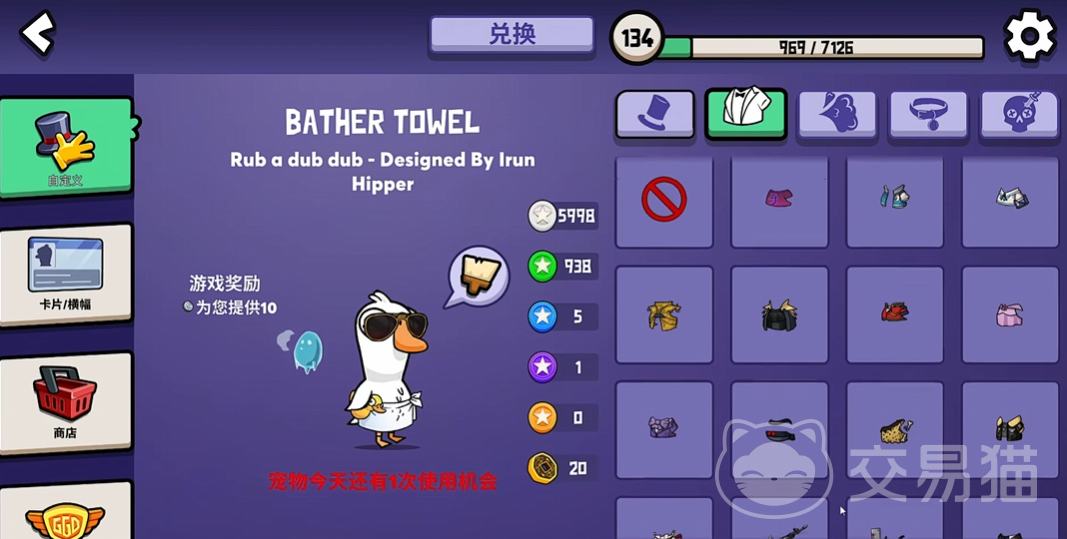Switch to the collar pet tab
Viewport: 1067px width, 539px height.
point(928,114)
